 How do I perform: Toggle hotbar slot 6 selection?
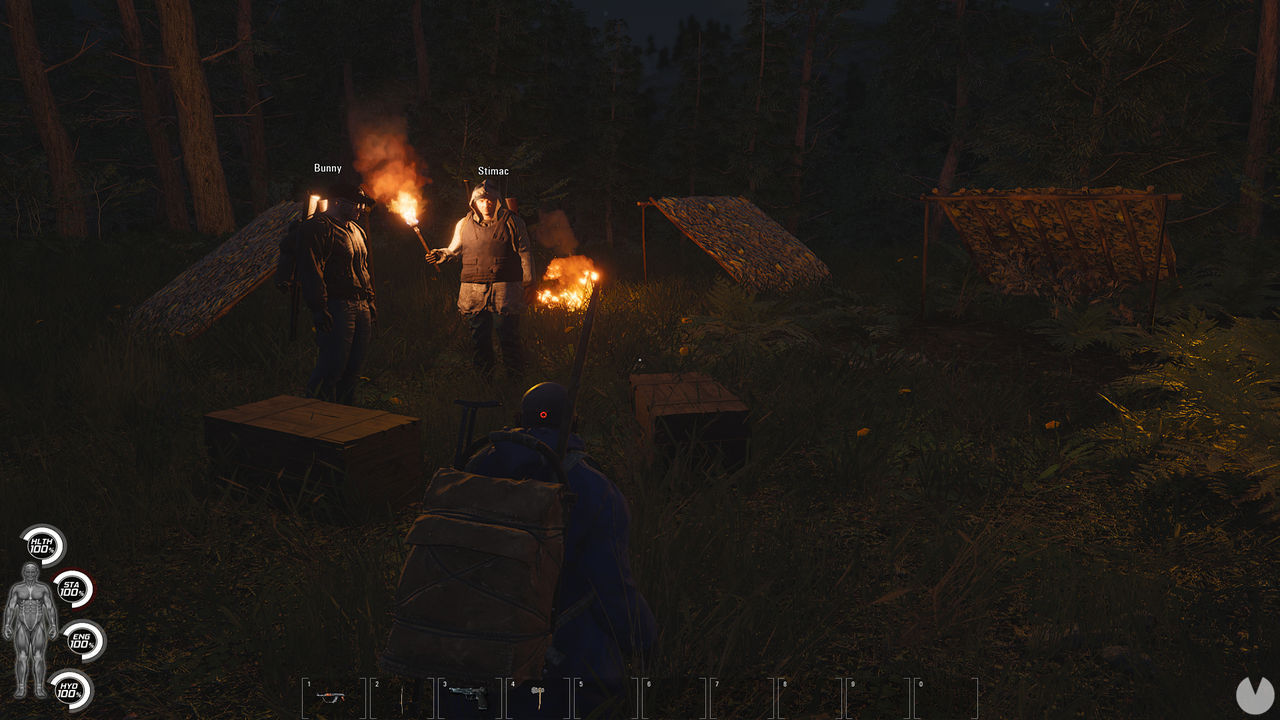point(672,698)
